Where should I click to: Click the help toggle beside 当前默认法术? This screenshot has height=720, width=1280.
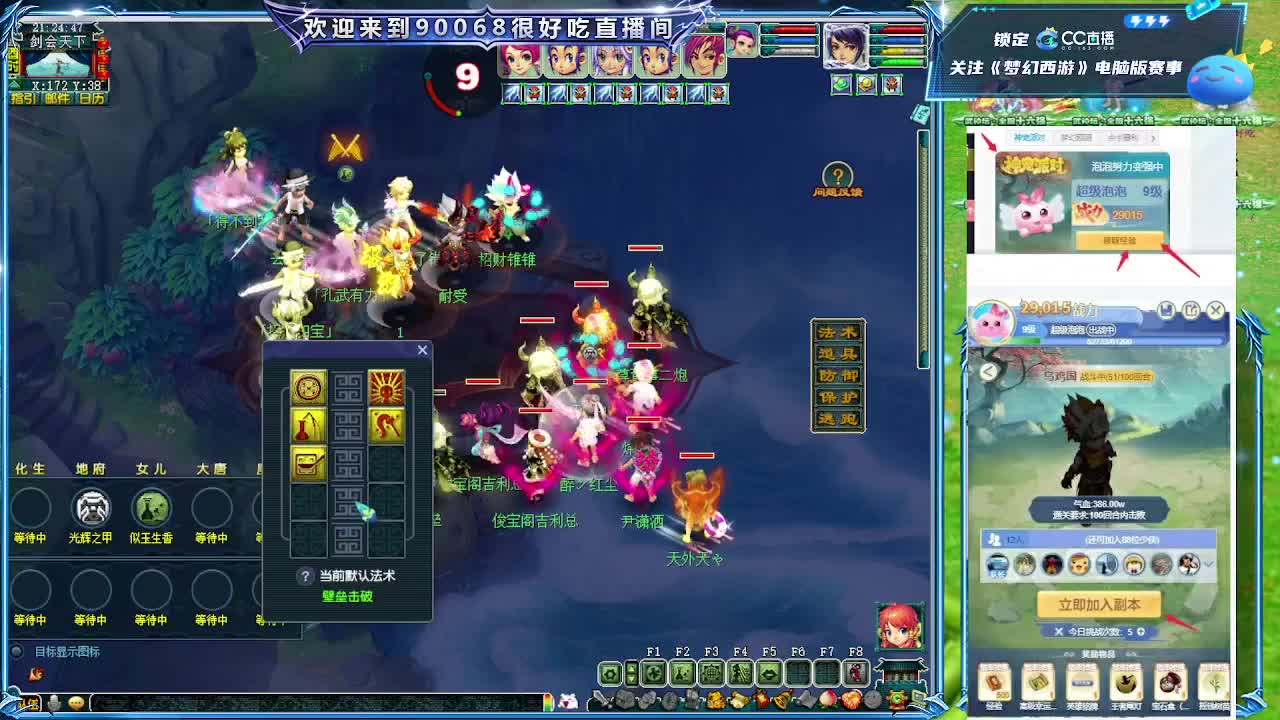point(305,574)
